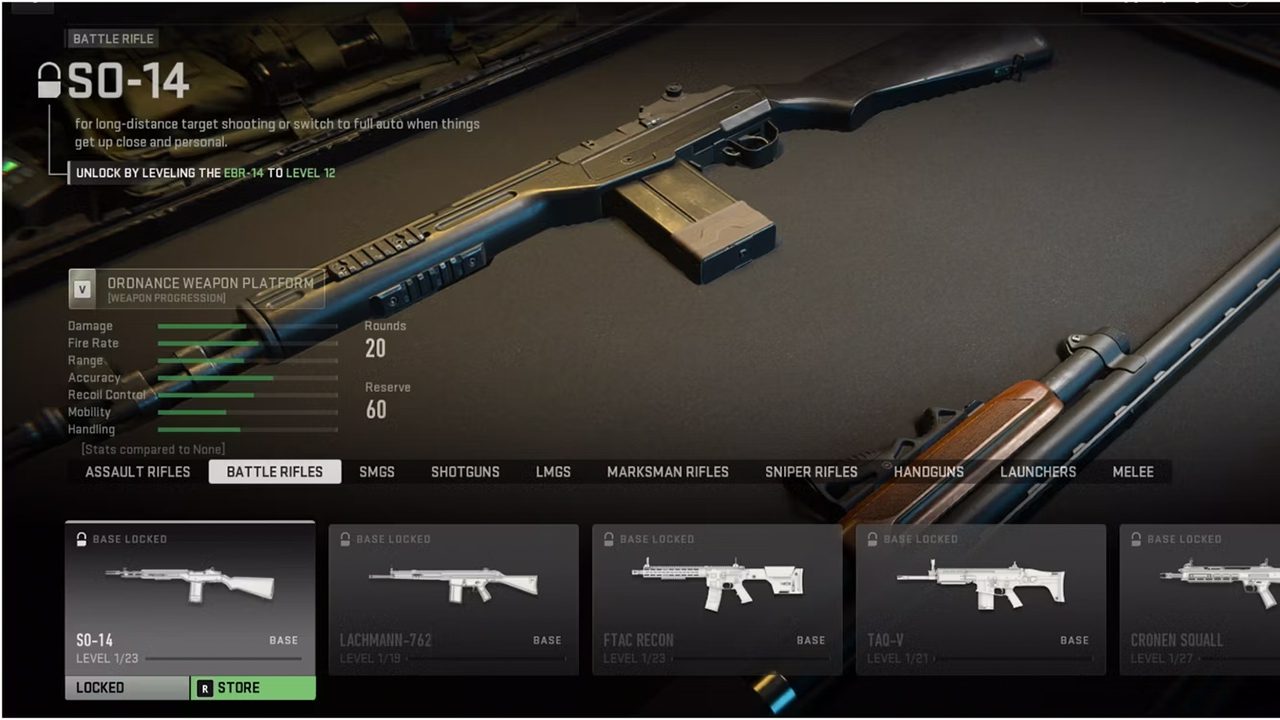Image resolution: width=1280 pixels, height=720 pixels.
Task: Switch to the Handguns tab
Action: (x=929, y=472)
